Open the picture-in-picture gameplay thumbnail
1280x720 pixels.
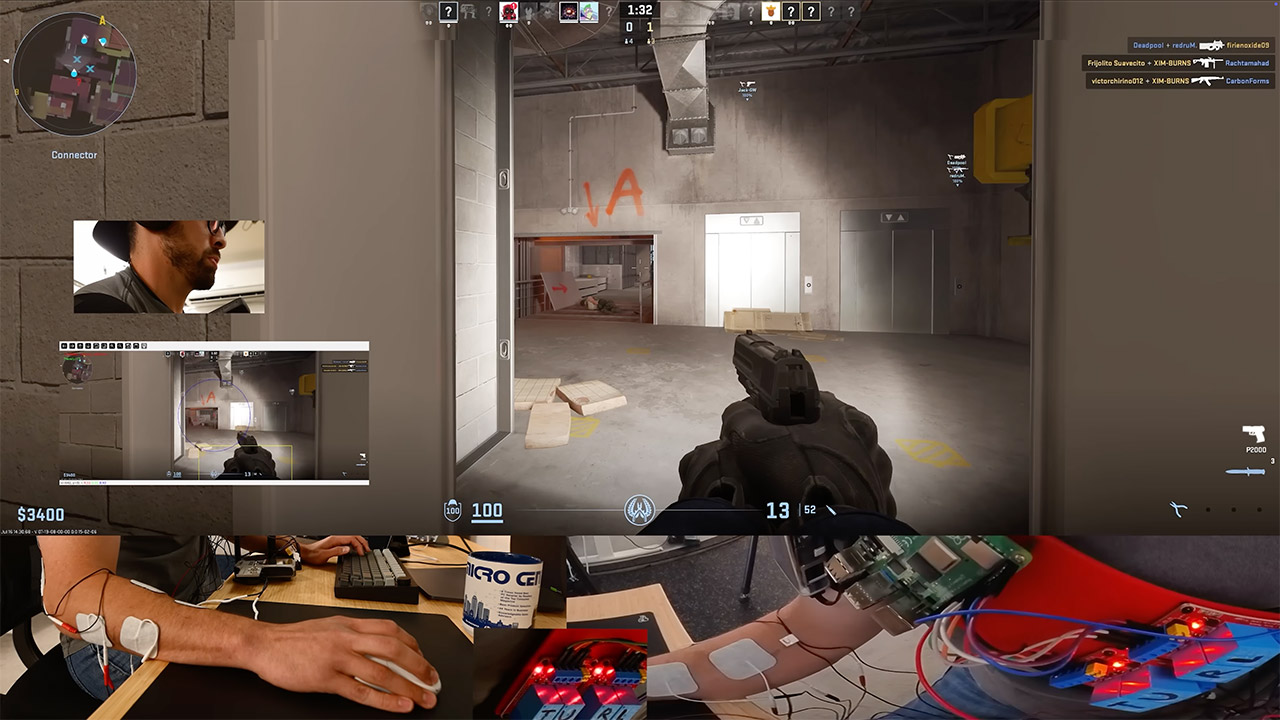[214, 413]
